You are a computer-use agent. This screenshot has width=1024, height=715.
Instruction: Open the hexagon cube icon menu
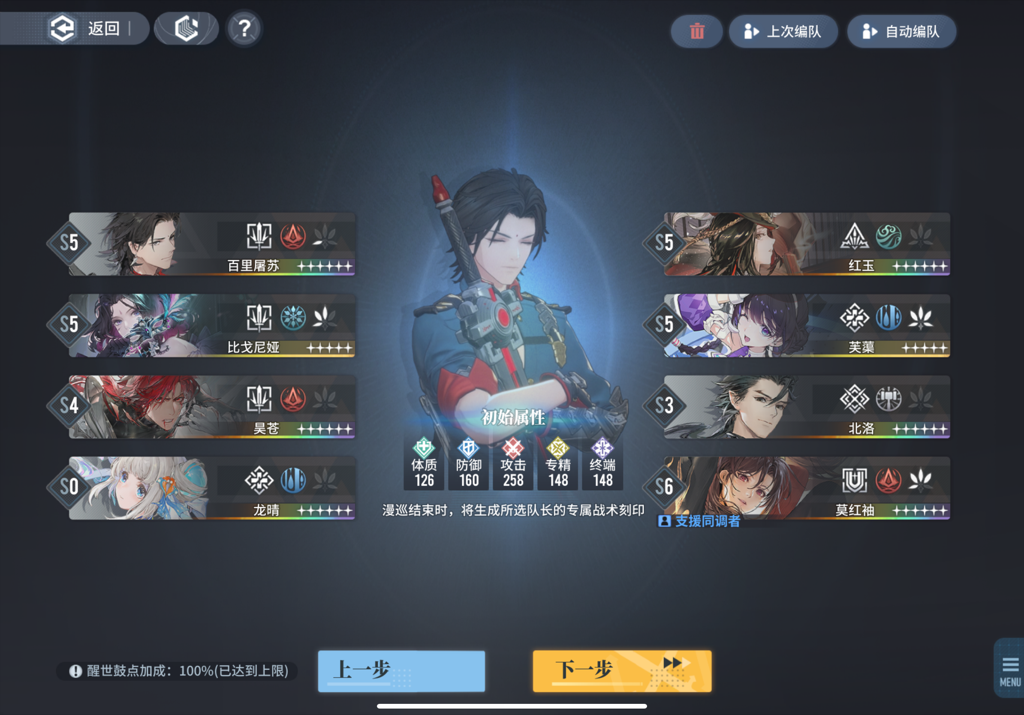coord(187,29)
